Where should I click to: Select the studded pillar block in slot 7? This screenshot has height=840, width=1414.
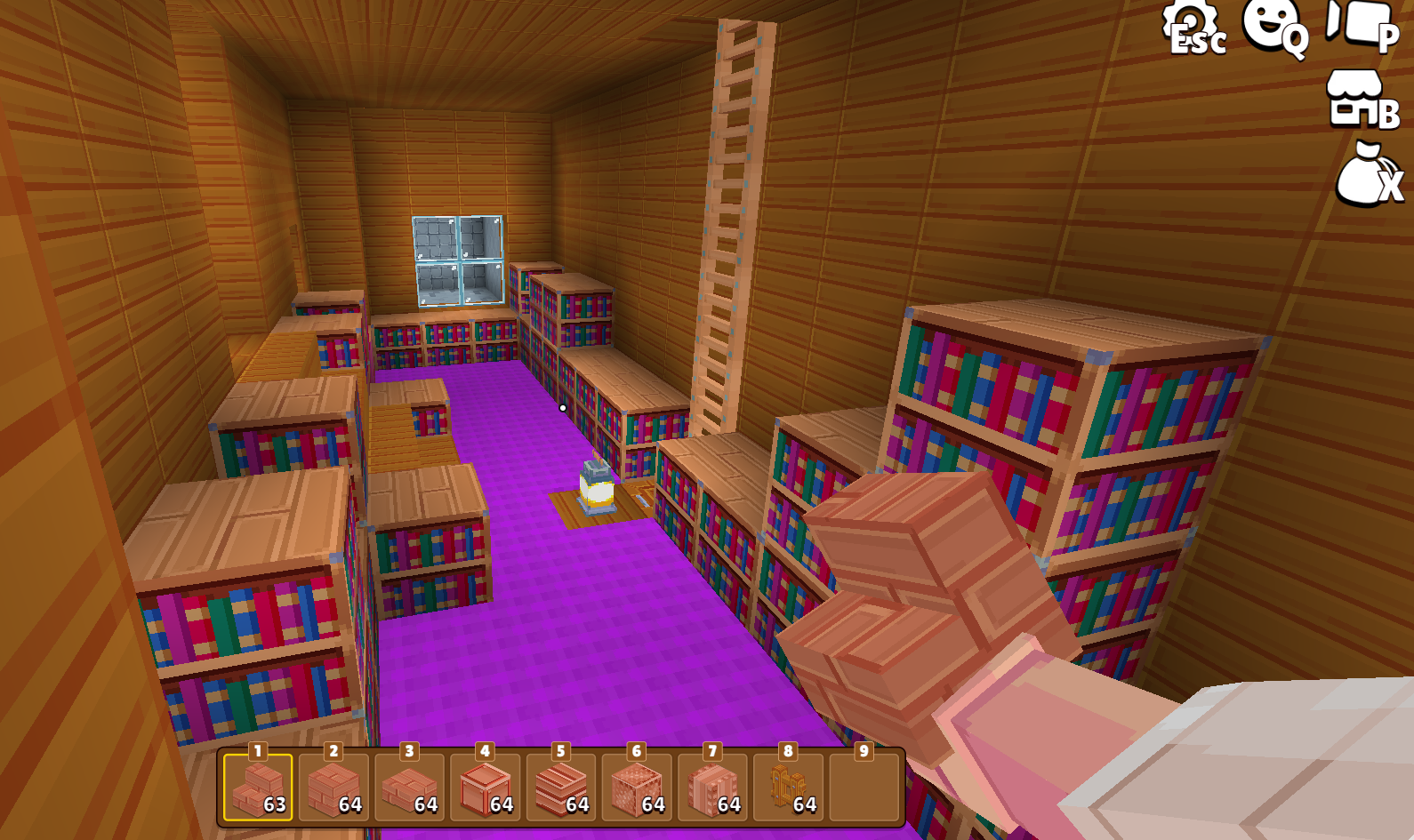[712, 788]
